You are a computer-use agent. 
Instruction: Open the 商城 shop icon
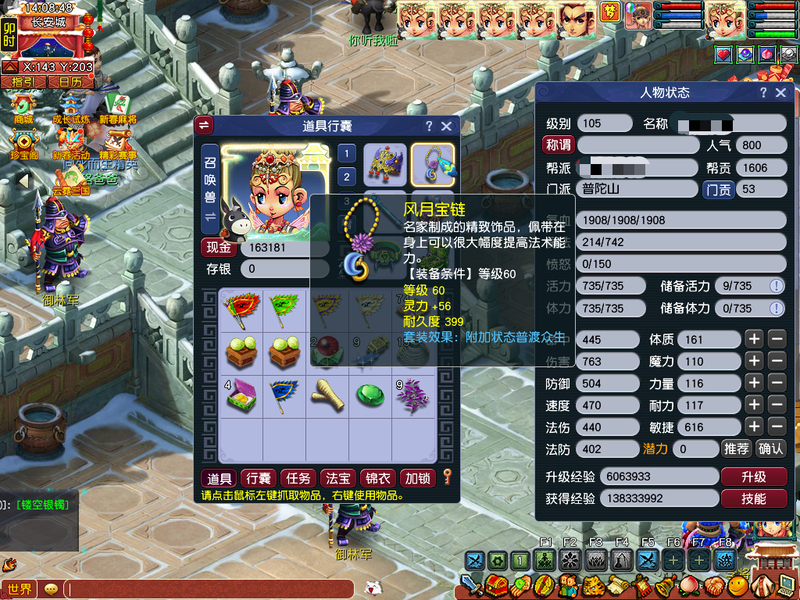pyautogui.click(x=22, y=108)
